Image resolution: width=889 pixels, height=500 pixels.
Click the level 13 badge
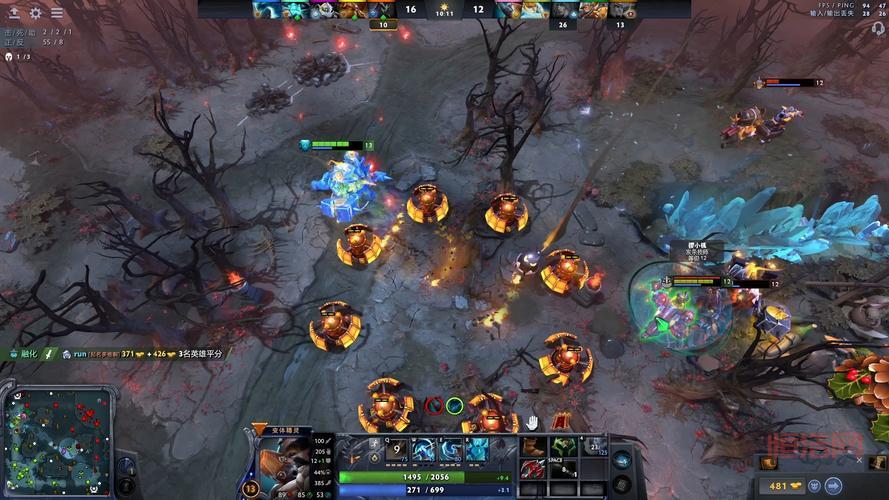(x=251, y=487)
